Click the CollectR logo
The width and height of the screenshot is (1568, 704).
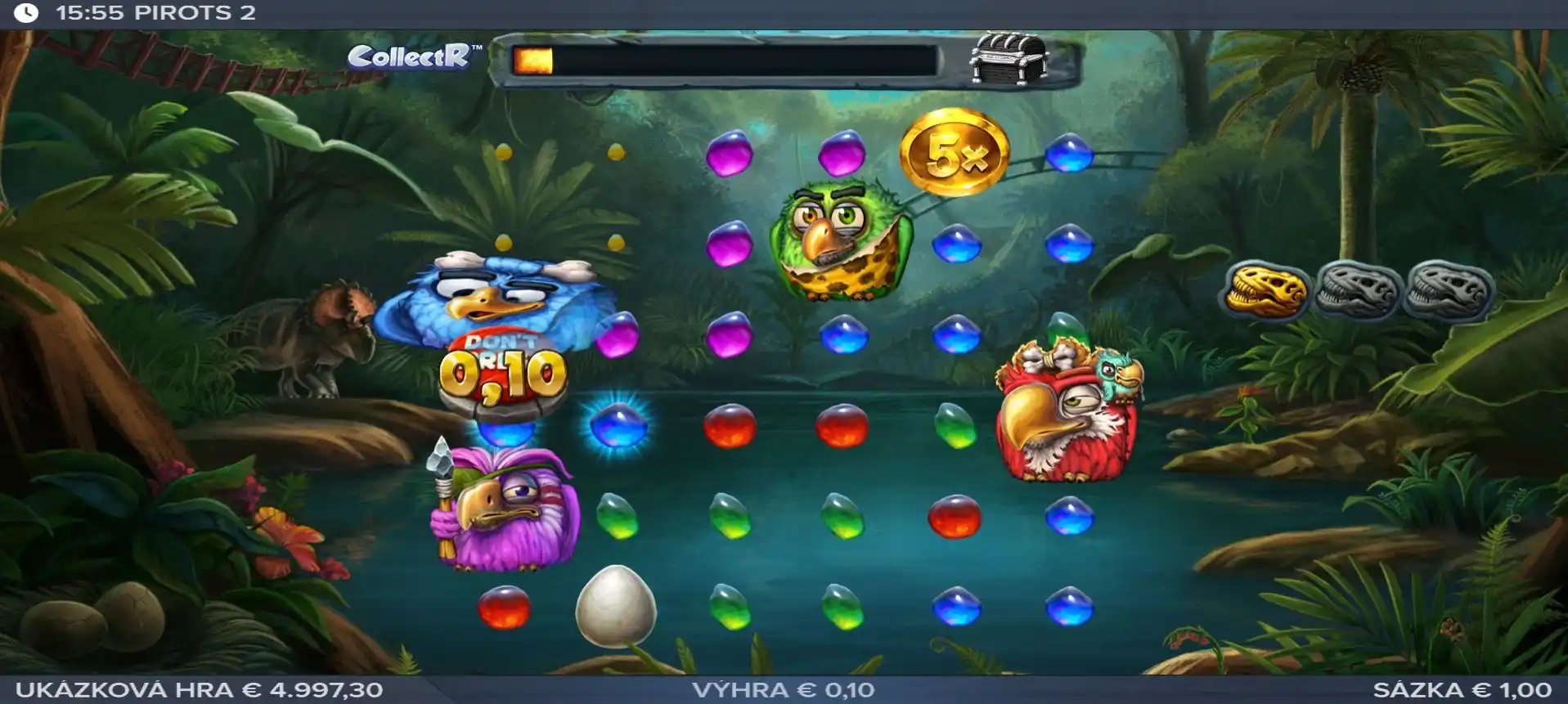click(x=410, y=56)
